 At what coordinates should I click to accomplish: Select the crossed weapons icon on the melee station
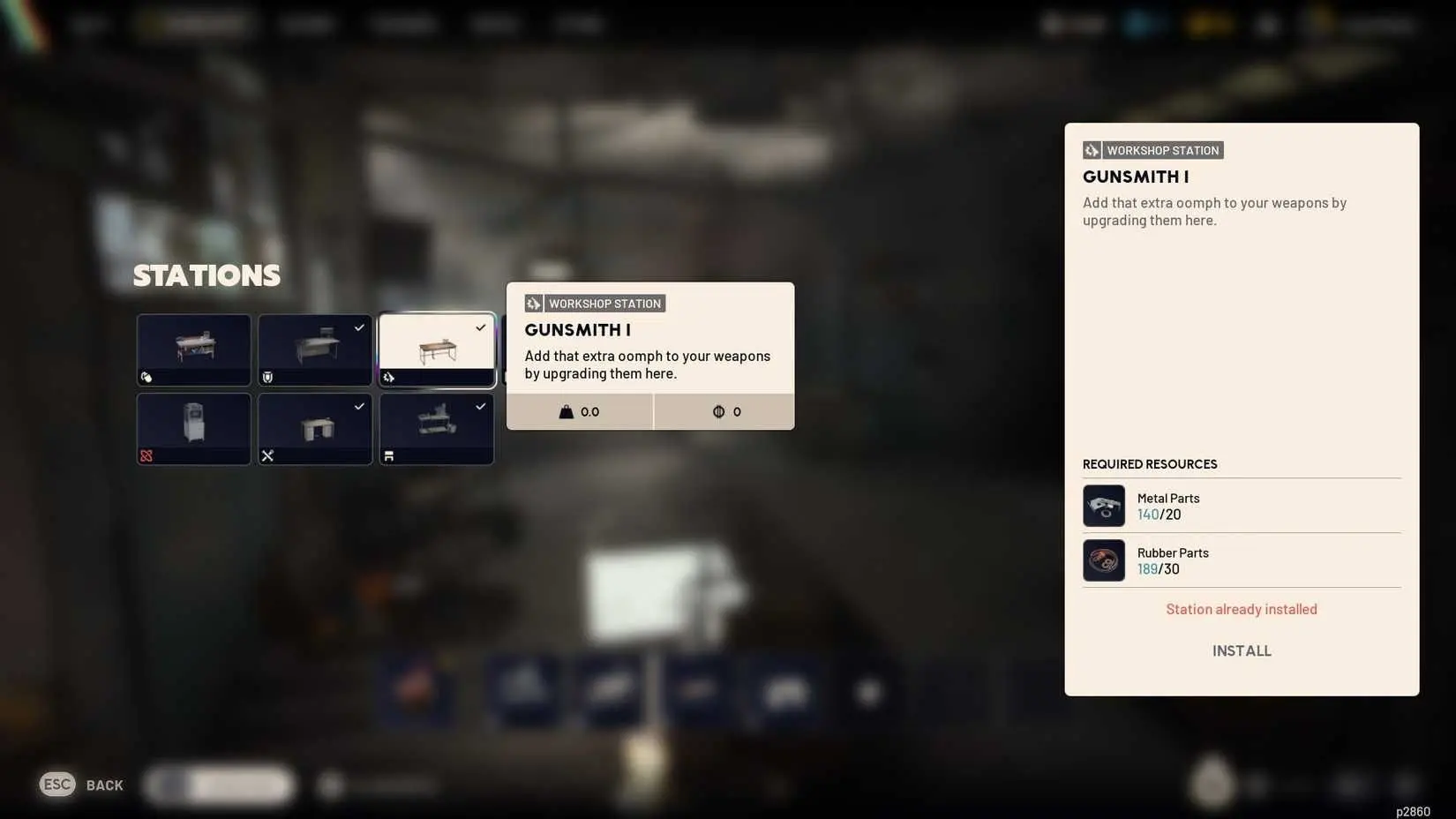(x=267, y=456)
